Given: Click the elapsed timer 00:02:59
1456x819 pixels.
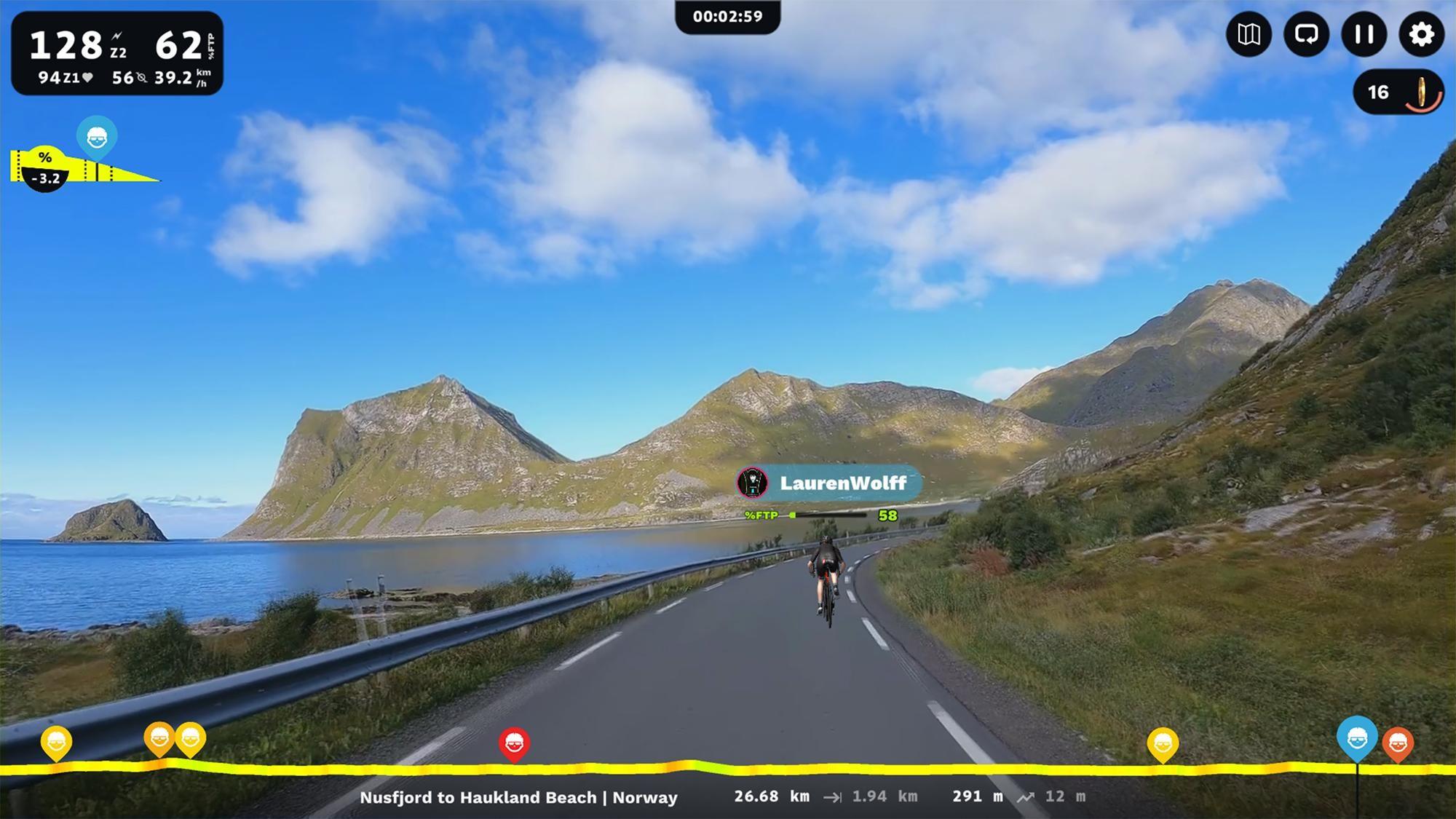Looking at the screenshot, I should point(728,16).
